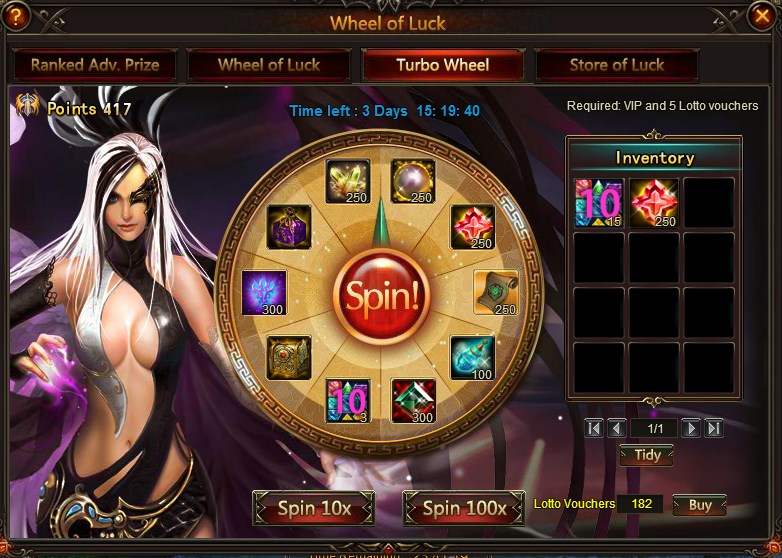This screenshot has height=558, width=782.
Task: Tidy the inventory
Action: pos(647,455)
